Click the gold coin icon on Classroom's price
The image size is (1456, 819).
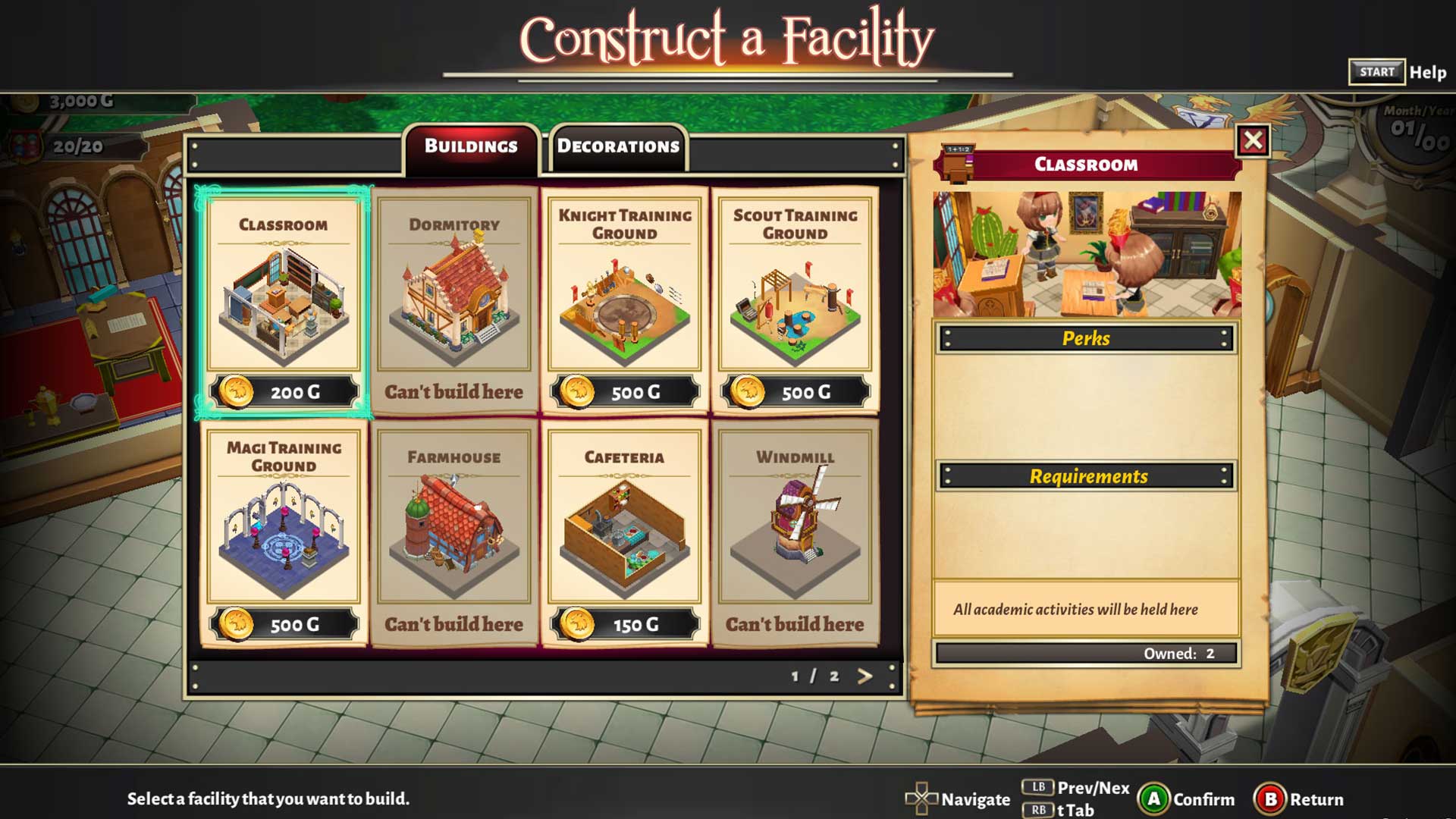pyautogui.click(x=237, y=392)
